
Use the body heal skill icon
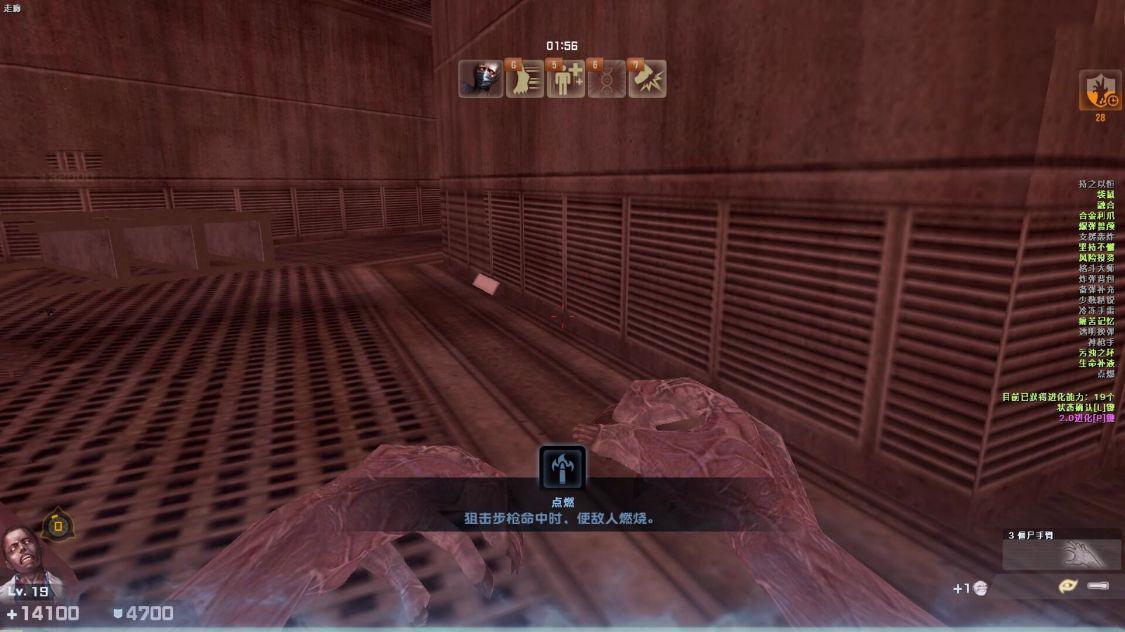point(564,79)
